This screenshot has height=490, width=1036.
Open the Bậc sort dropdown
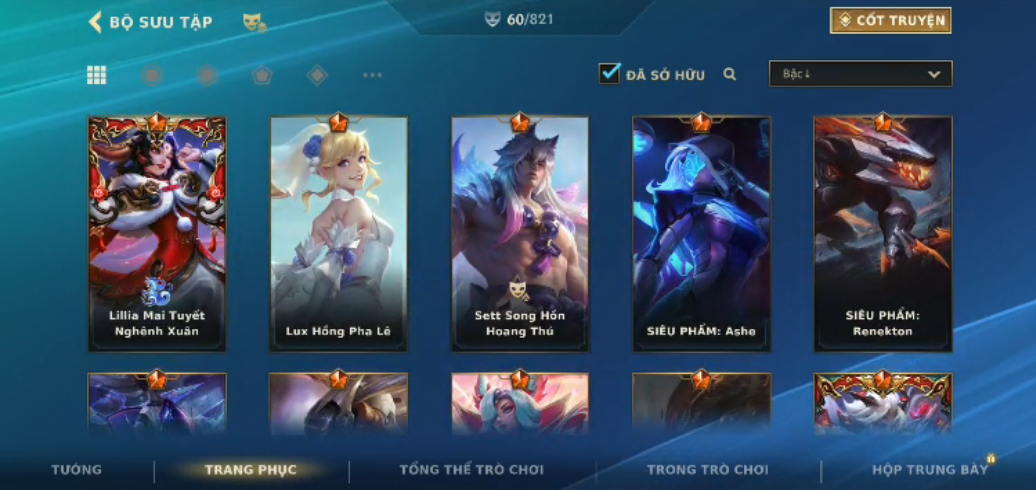tap(860, 74)
